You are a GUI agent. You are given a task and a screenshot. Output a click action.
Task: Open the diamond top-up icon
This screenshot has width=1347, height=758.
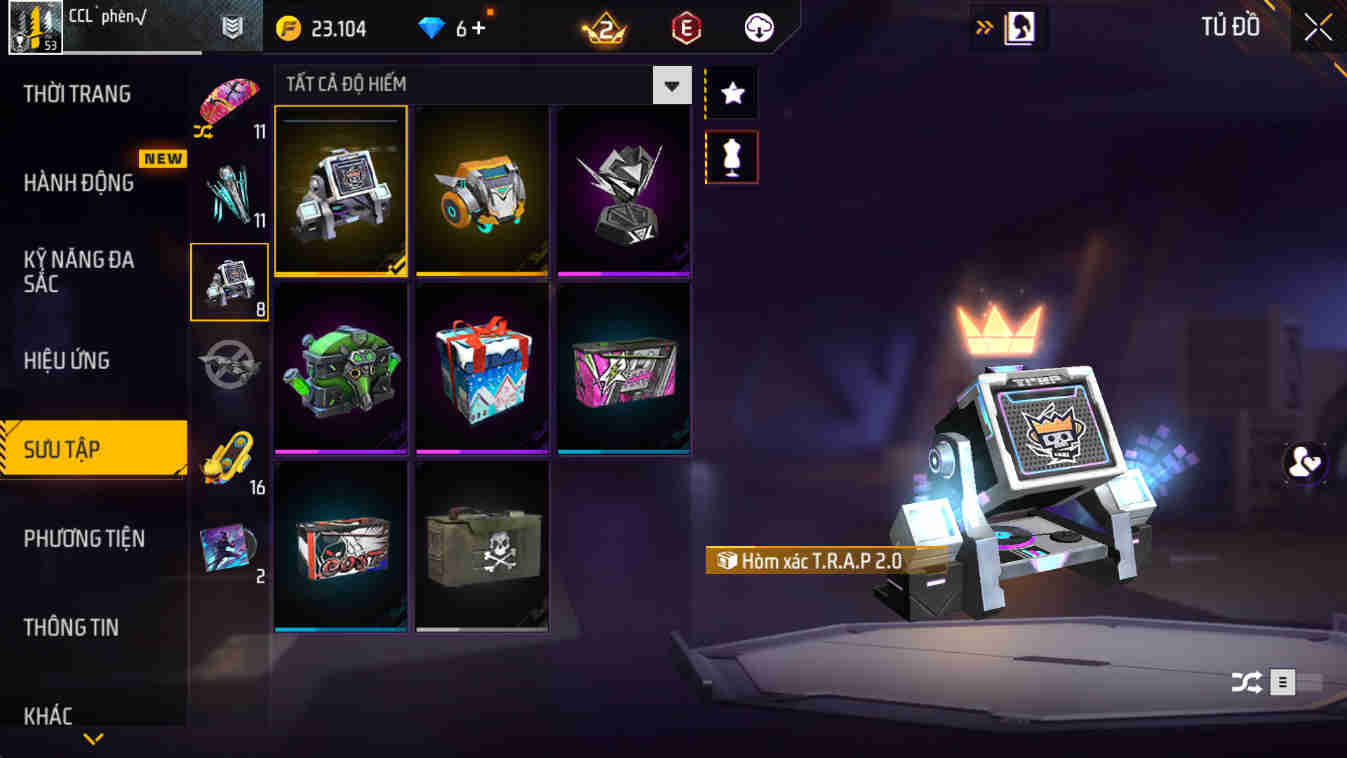tap(431, 27)
